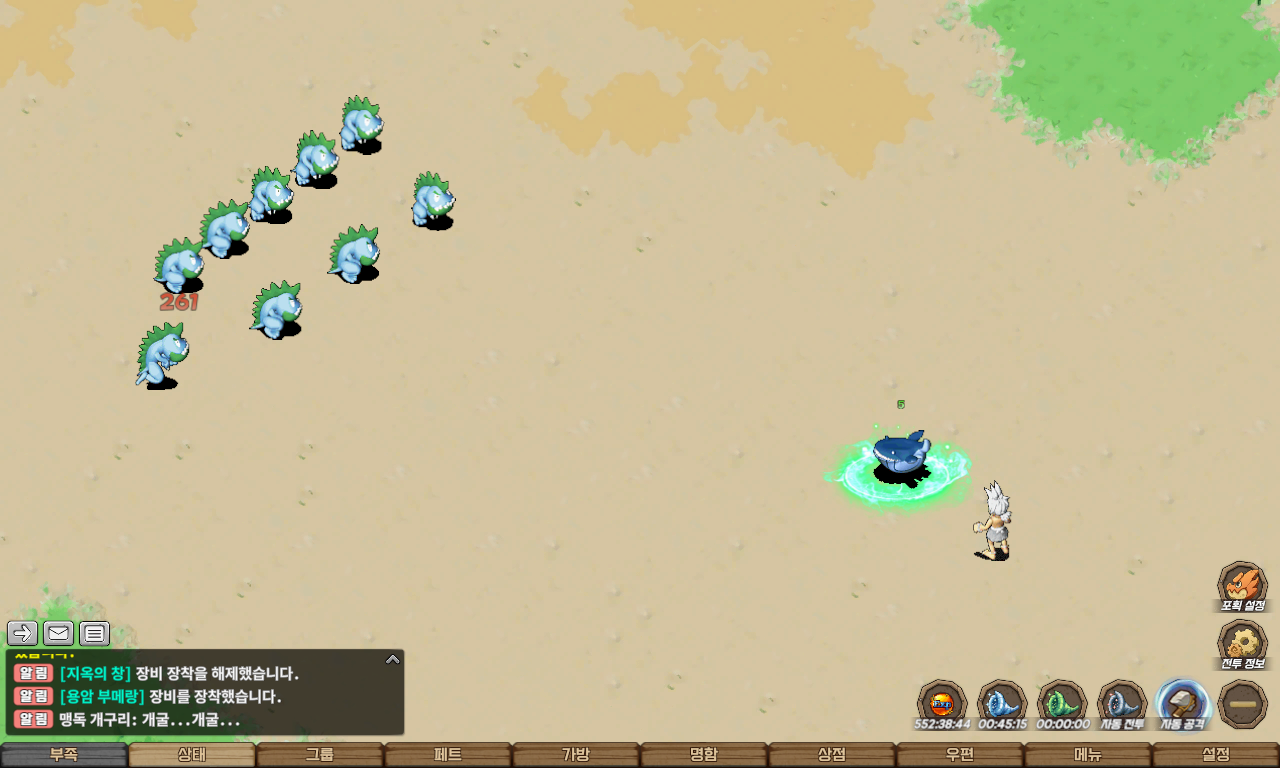This screenshot has height=768, width=1280.
Task: Open the 가방 (bag) inventory
Action: point(576,755)
